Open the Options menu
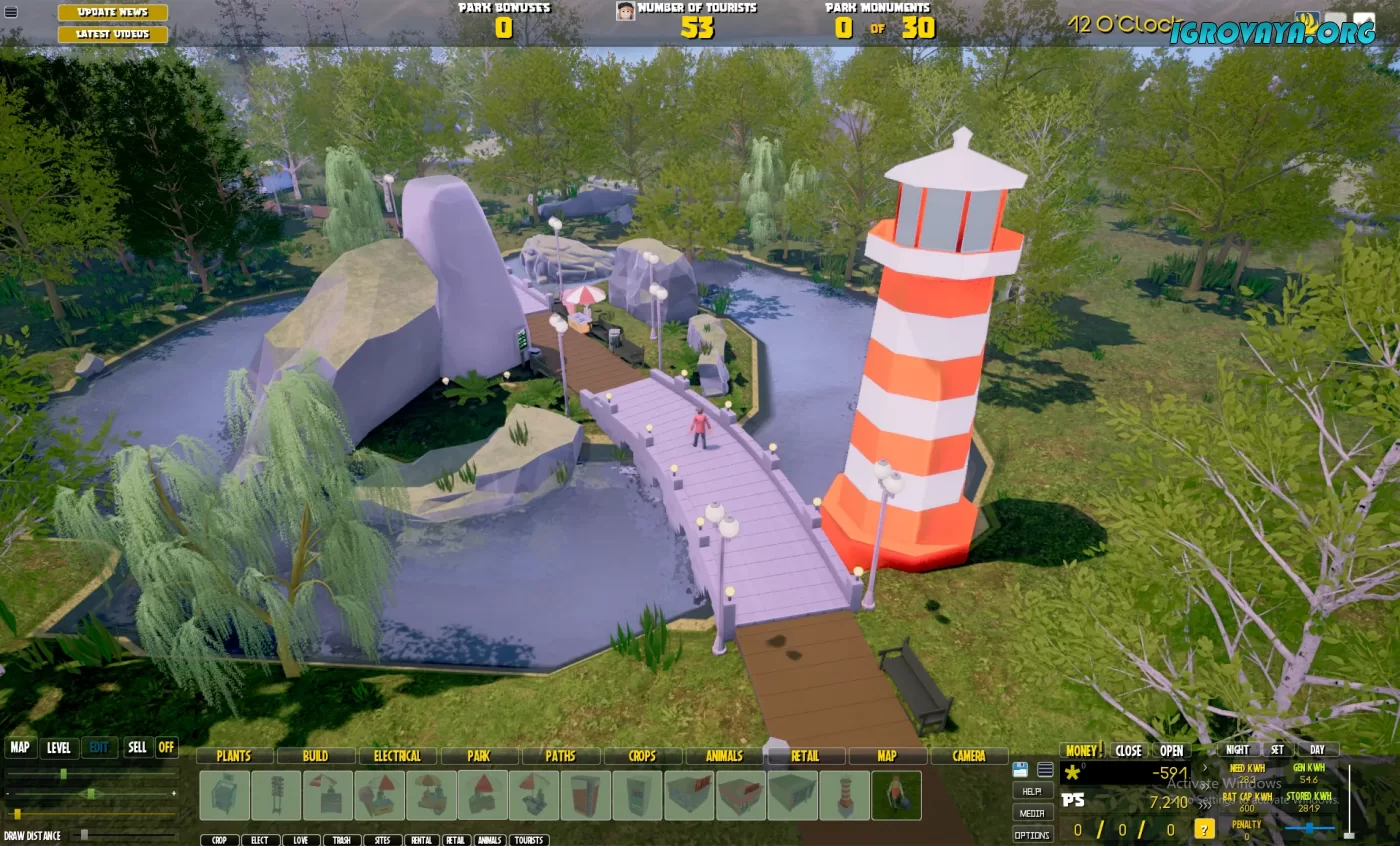Screen dimensions: 1400x846 pyautogui.click(x=1033, y=835)
